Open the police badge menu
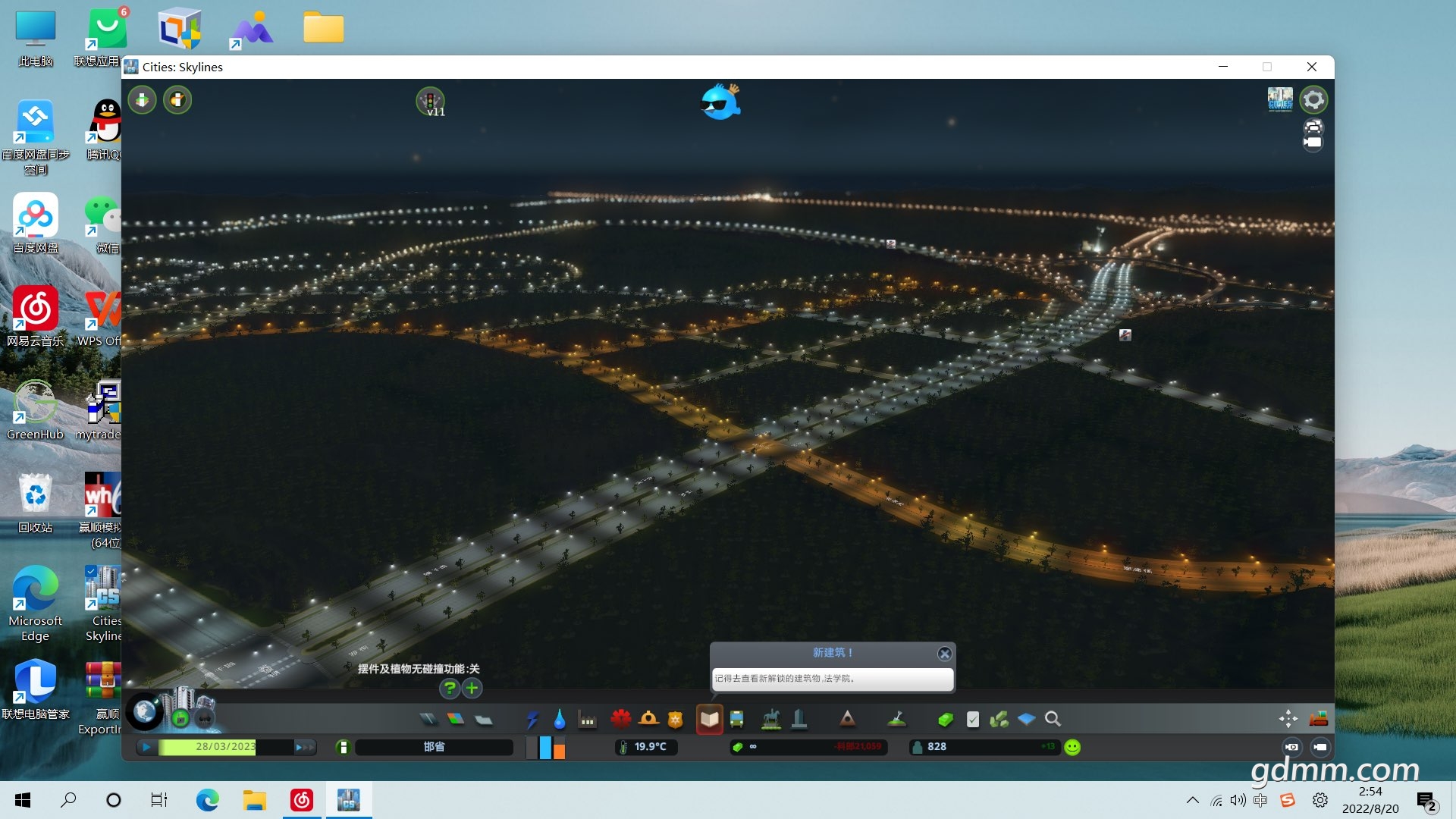Viewport: 1456px width, 819px height. [x=675, y=719]
